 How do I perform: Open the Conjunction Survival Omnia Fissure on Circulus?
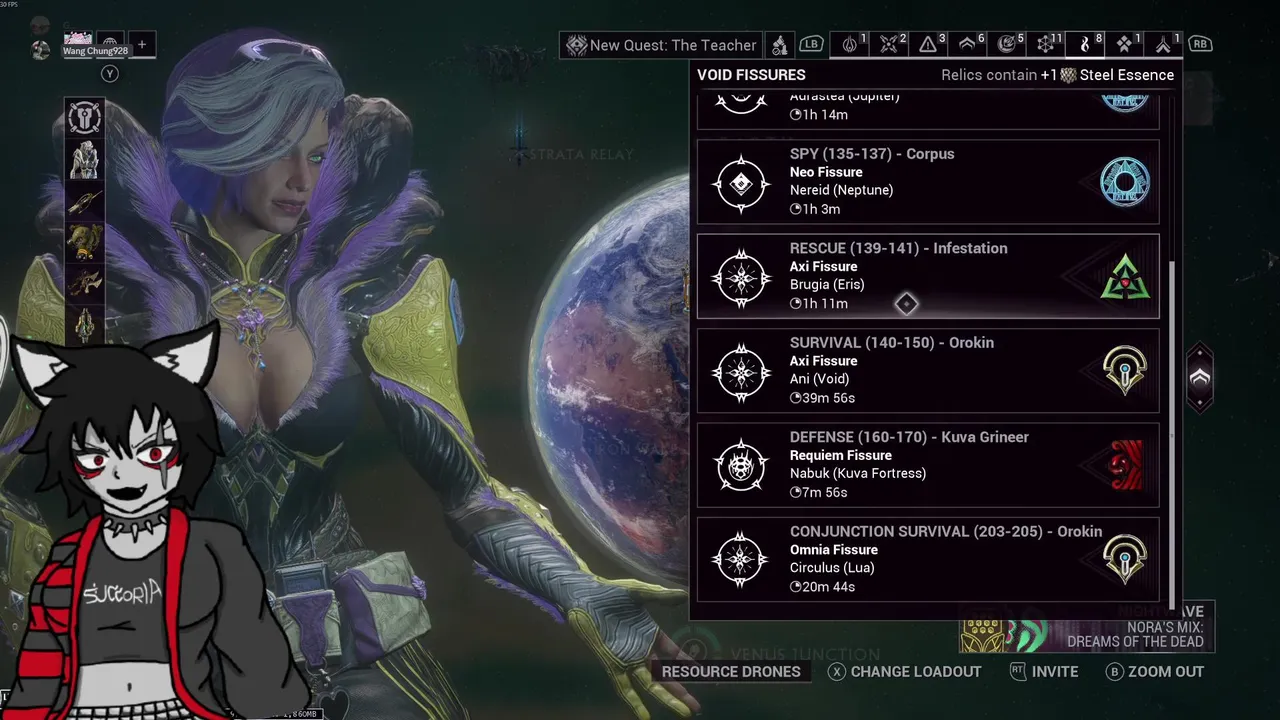(x=927, y=559)
